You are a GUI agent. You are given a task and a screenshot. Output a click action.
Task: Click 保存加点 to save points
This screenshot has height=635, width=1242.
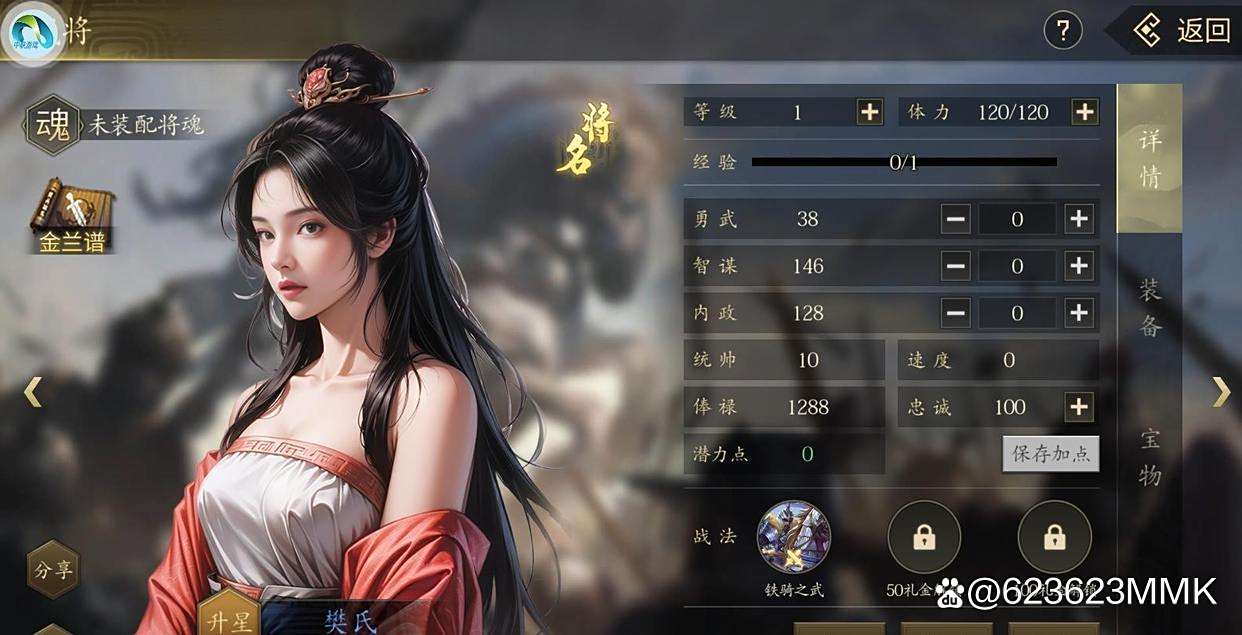[x=1050, y=453]
